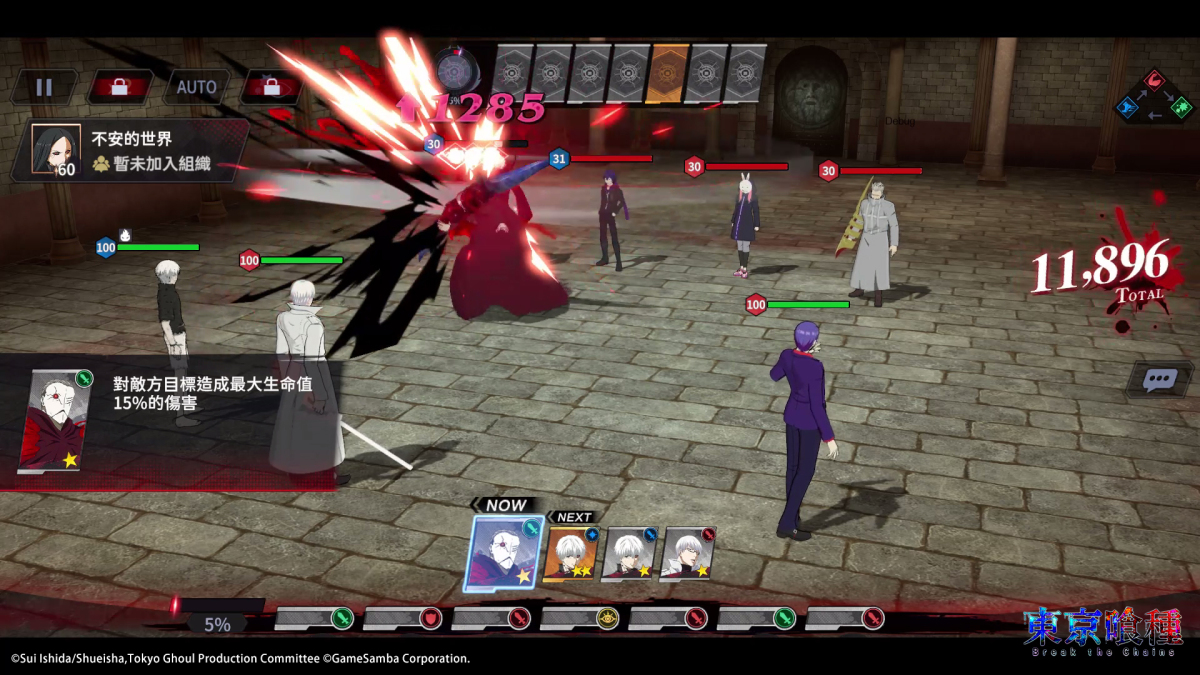
Task: Select the NOW masked character card
Action: 503,553
